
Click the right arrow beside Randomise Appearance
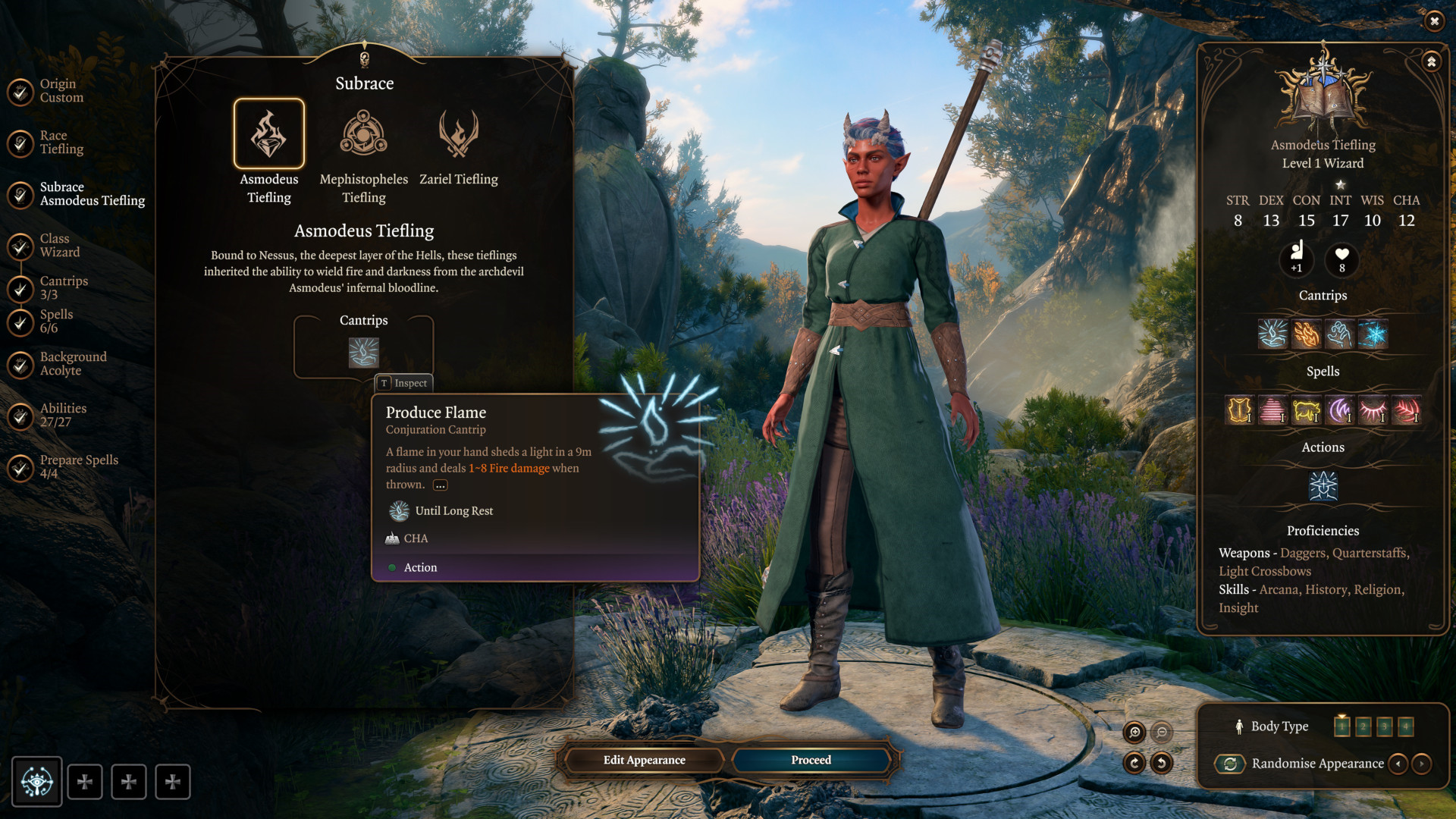click(1423, 764)
